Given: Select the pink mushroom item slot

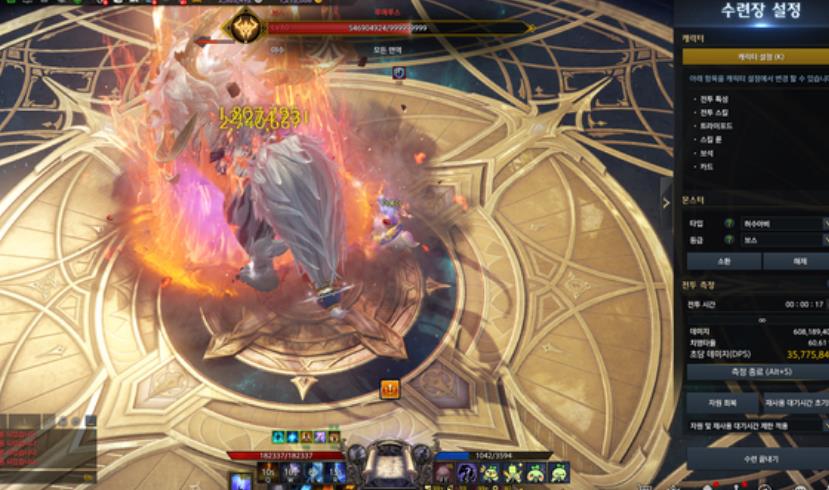Looking at the screenshot, I should pyautogui.click(x=443, y=472).
